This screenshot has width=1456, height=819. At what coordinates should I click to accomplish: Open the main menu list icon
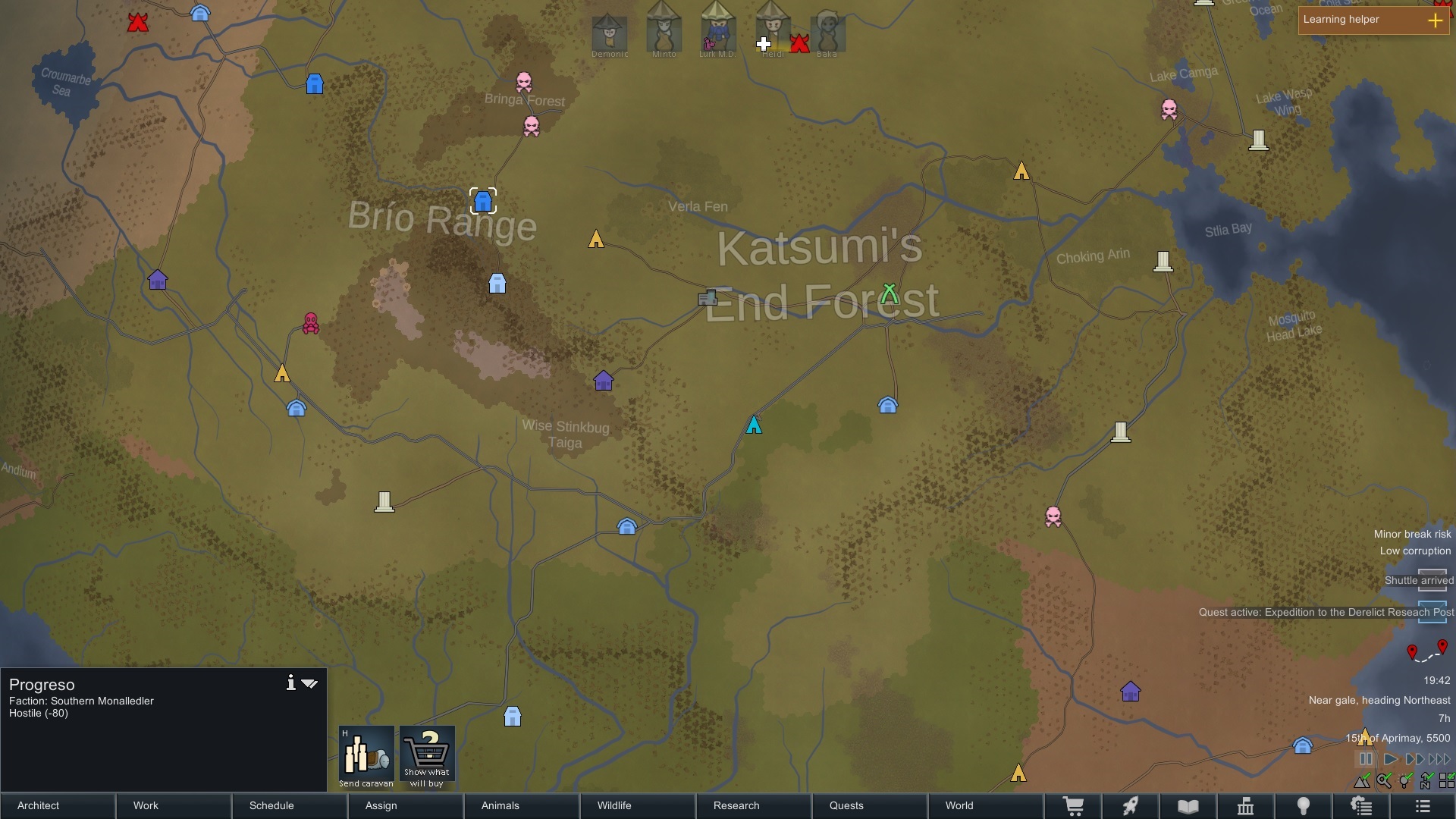[x=1421, y=806]
